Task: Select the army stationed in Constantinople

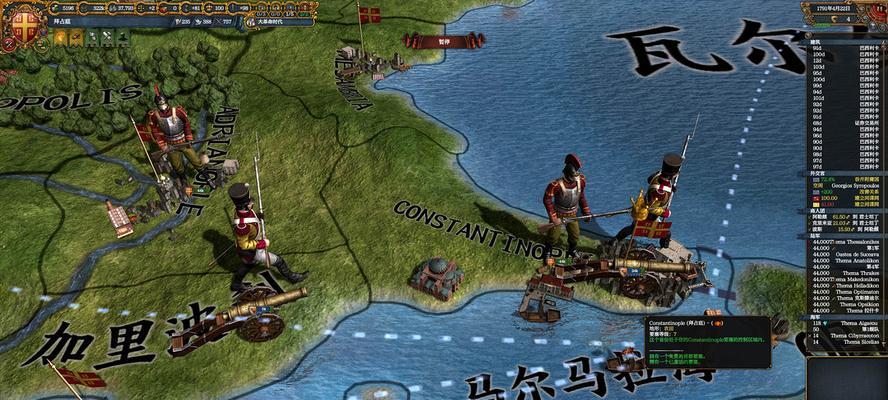Action: click(x=567, y=205)
